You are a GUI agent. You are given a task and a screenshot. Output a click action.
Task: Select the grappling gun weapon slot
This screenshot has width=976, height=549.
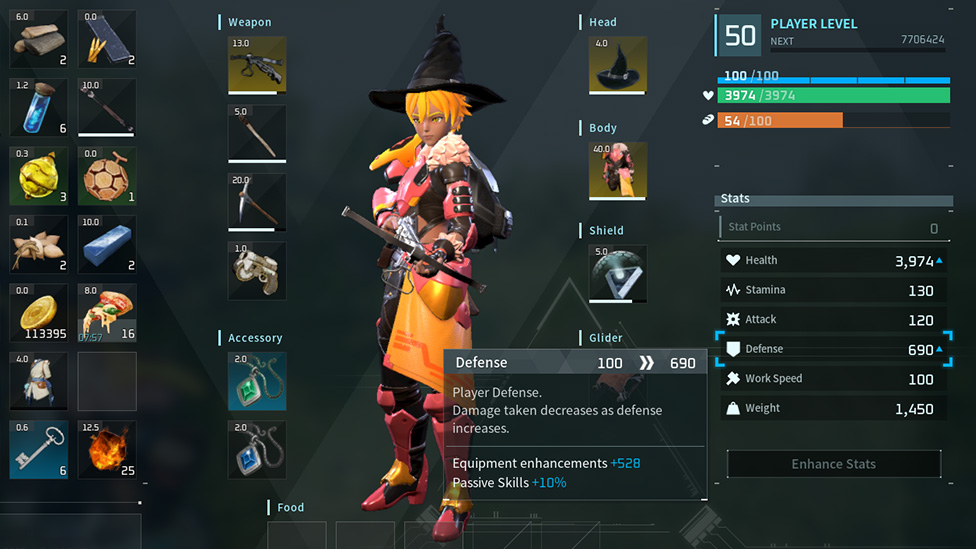pos(257,270)
